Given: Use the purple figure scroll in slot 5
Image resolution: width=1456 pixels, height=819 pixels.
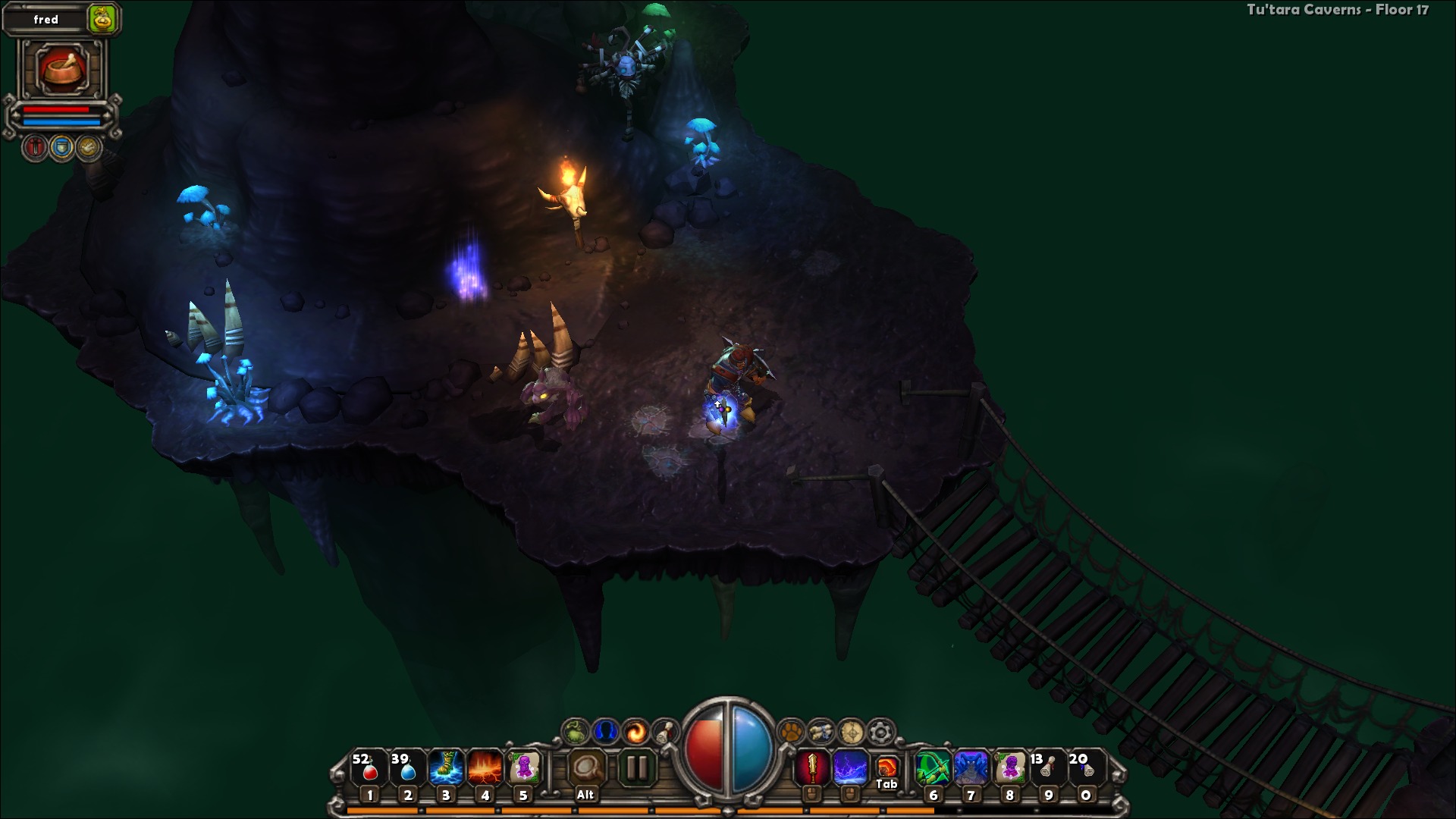Looking at the screenshot, I should (523, 768).
